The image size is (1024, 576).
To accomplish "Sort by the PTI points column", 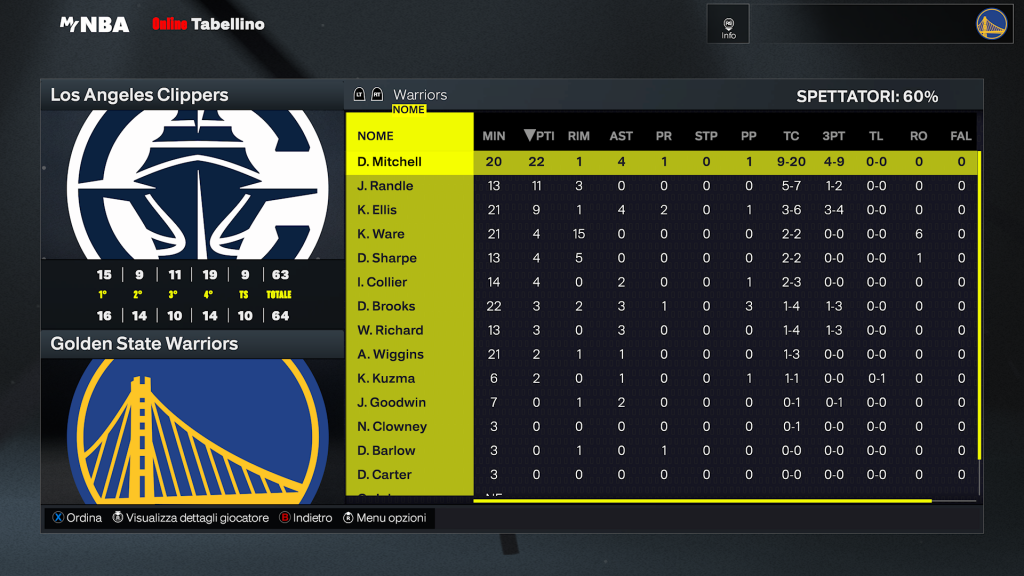I will pyautogui.click(x=539, y=136).
